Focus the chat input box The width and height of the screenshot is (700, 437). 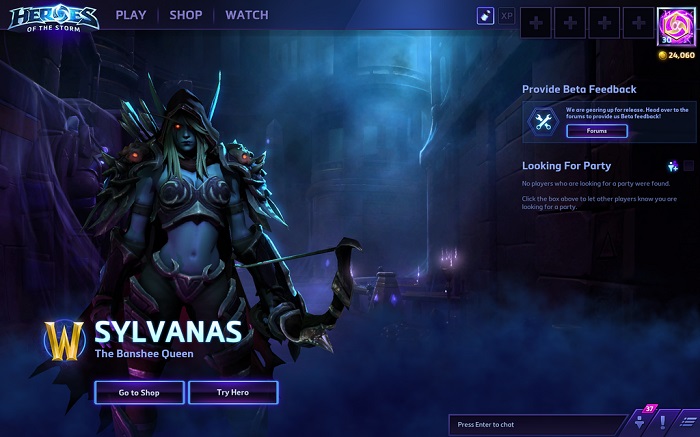coord(535,425)
